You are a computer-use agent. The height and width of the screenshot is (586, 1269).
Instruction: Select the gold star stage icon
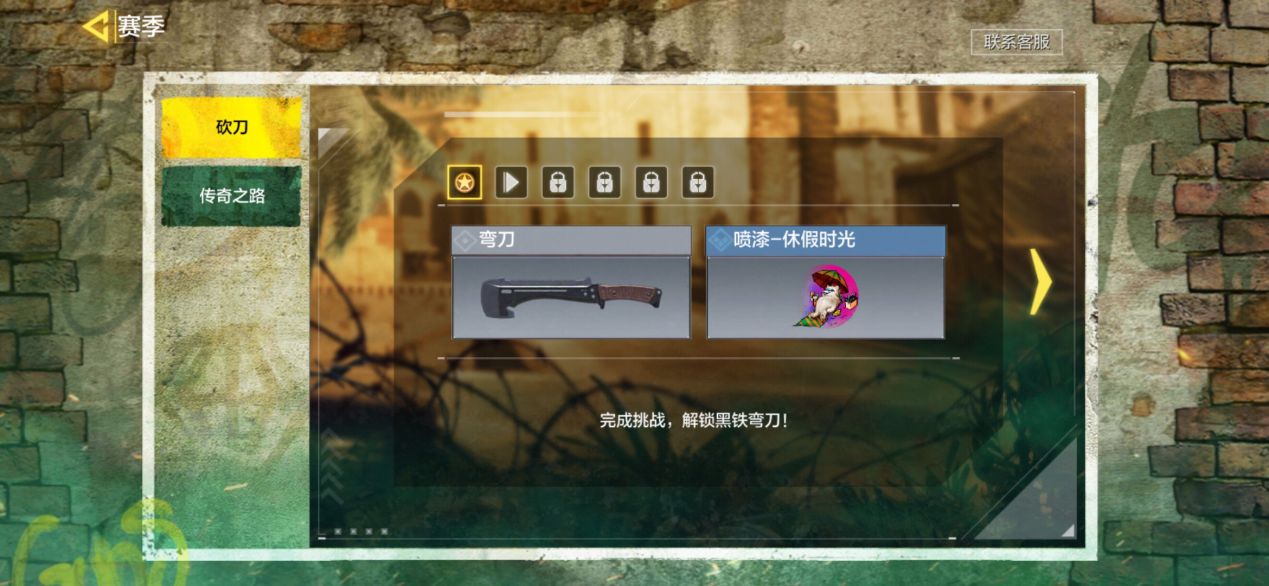(x=464, y=182)
